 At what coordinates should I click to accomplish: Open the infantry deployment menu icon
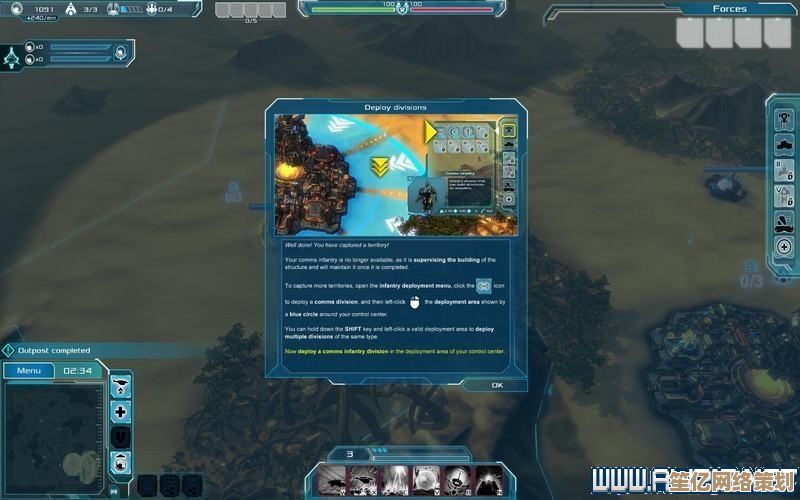point(783,118)
